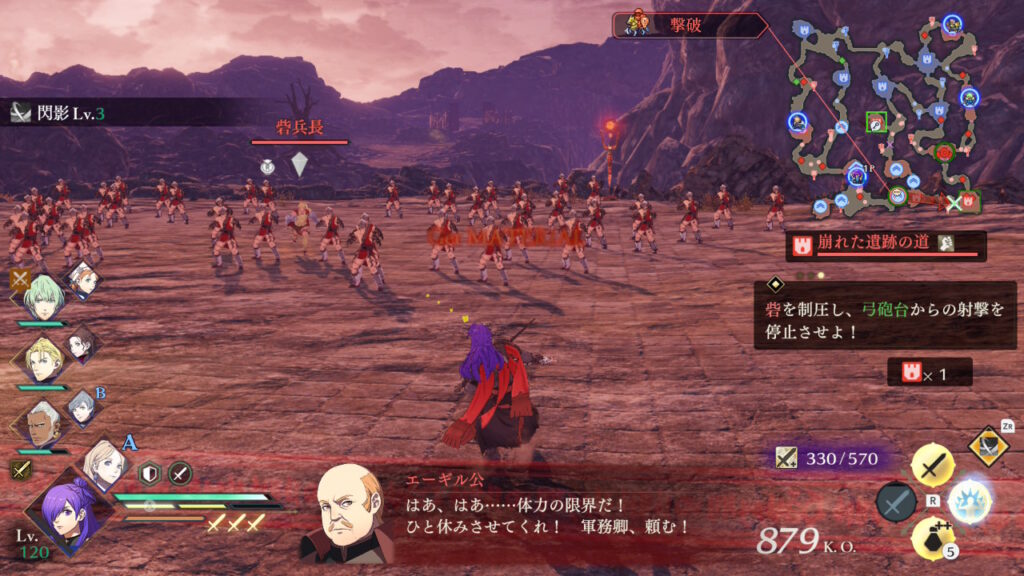Trigger the orange diamond partner special icon
The width and height of the screenshot is (1024, 576).
click(988, 446)
